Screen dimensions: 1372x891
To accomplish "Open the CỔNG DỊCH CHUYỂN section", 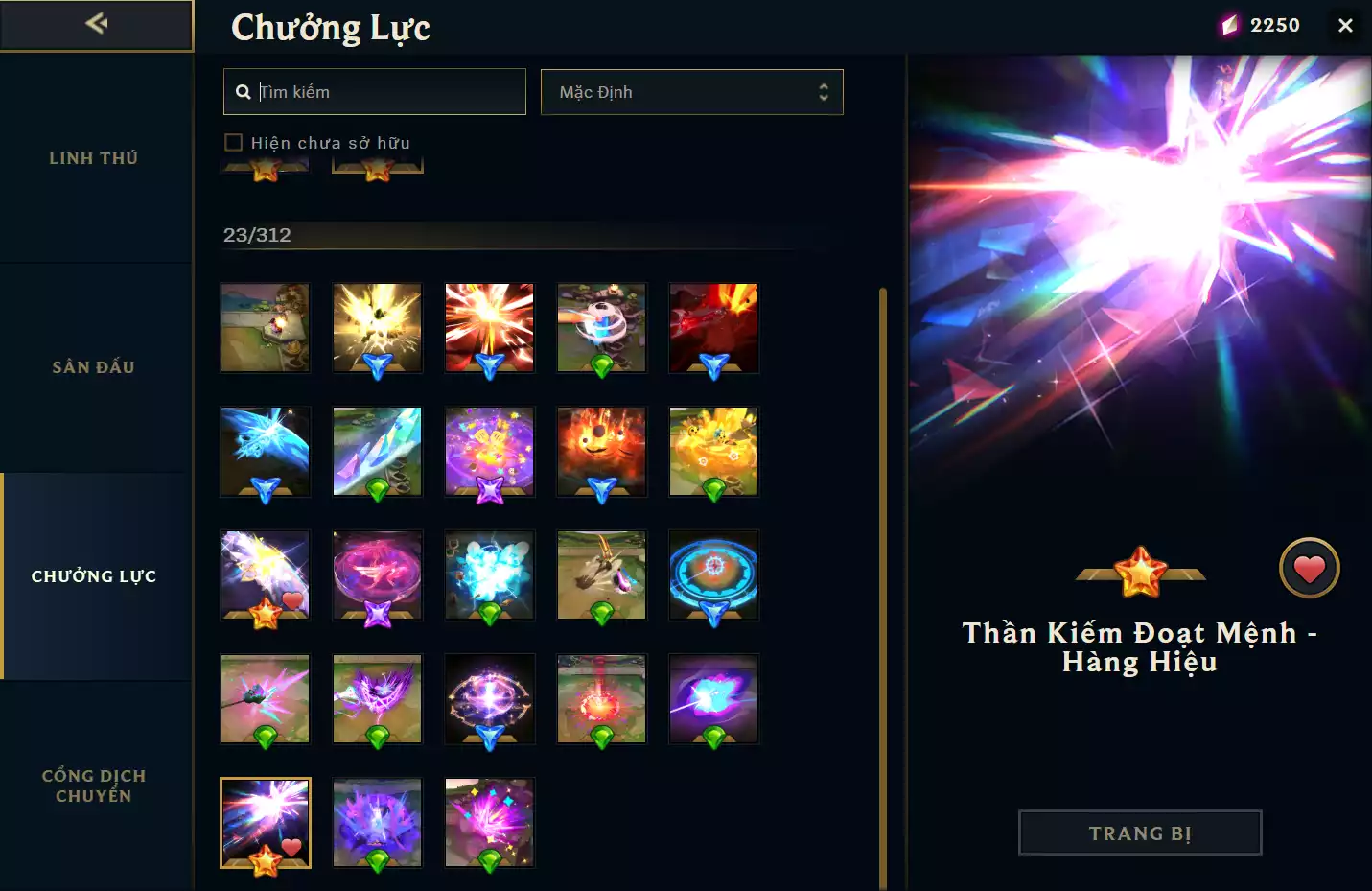I will tap(93, 785).
